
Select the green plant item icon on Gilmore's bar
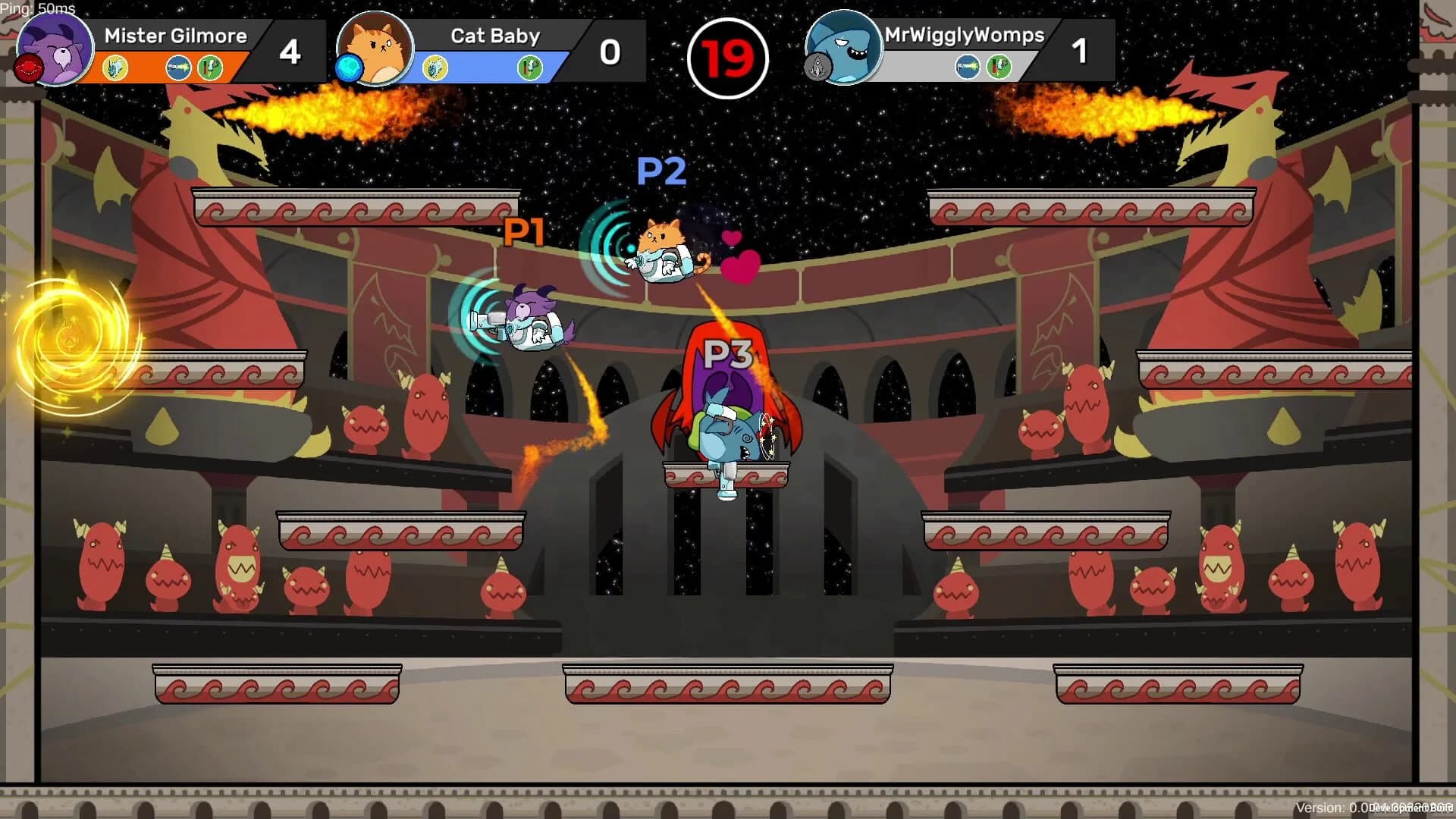(x=209, y=68)
